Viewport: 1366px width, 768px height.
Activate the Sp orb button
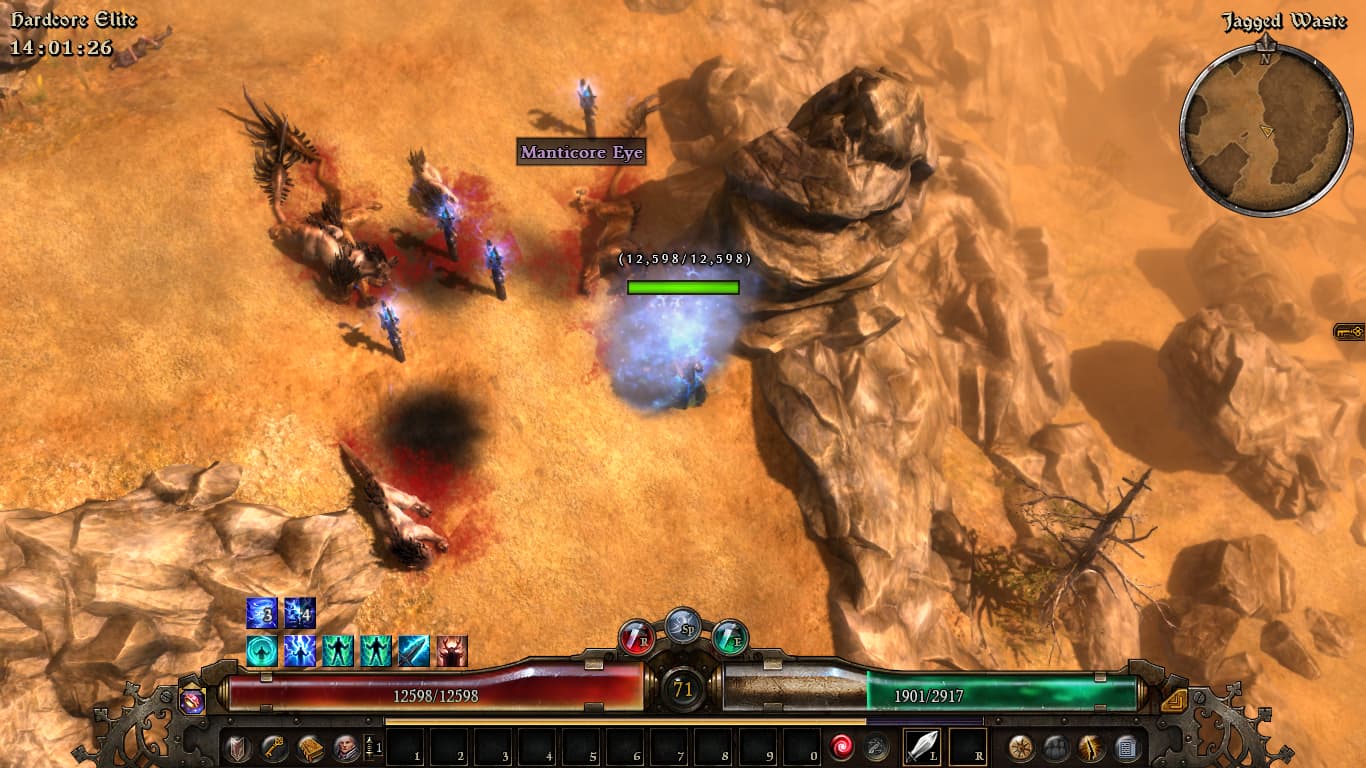pos(683,624)
